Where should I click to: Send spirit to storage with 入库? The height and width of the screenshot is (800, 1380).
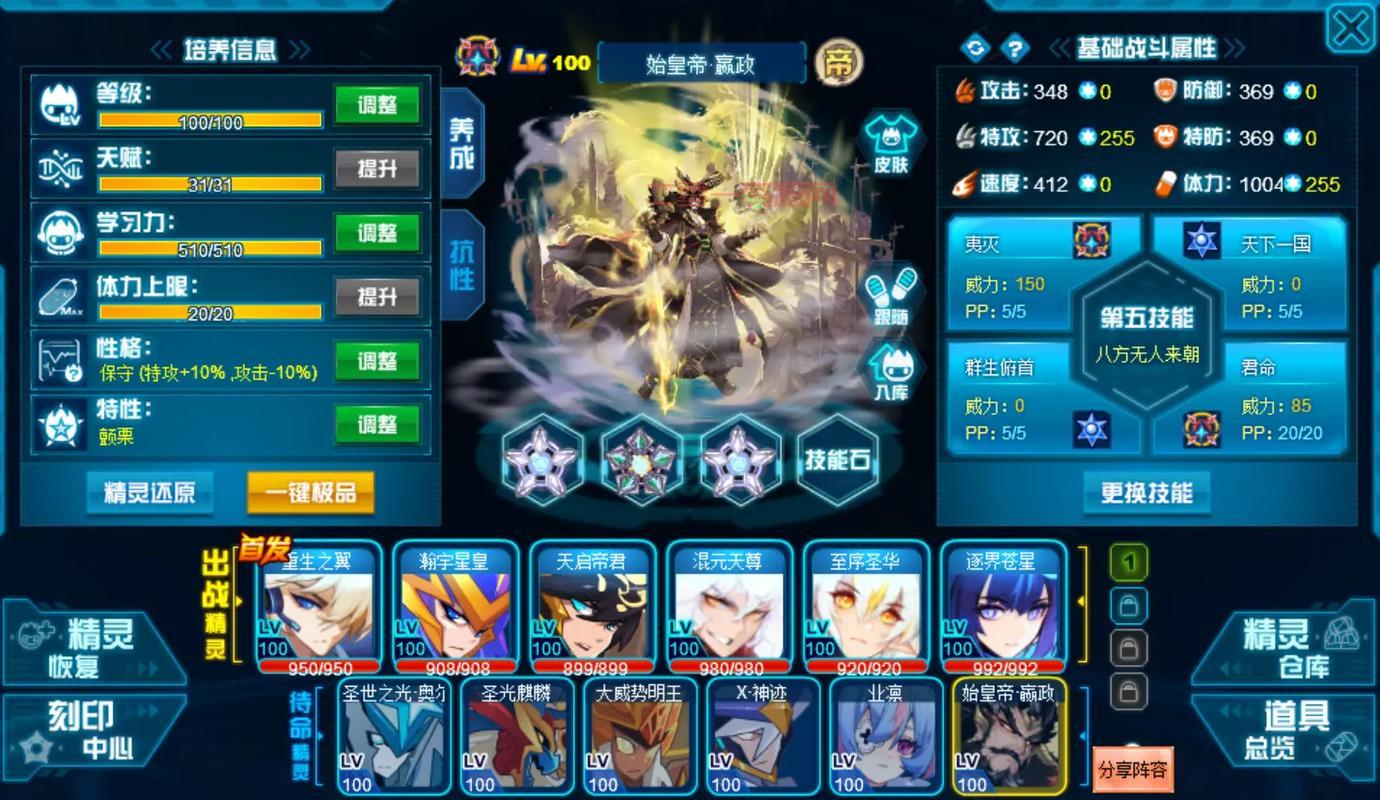click(x=890, y=372)
